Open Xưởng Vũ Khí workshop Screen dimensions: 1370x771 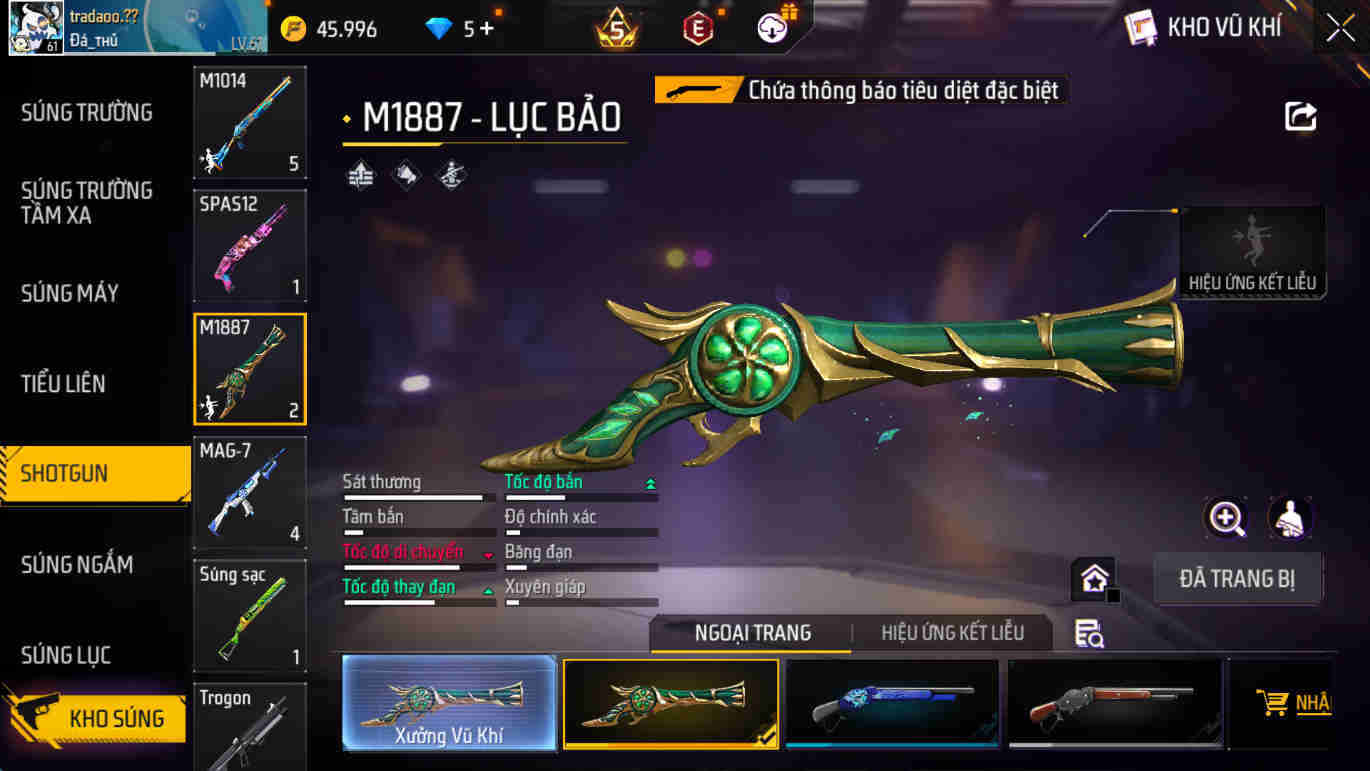click(449, 700)
